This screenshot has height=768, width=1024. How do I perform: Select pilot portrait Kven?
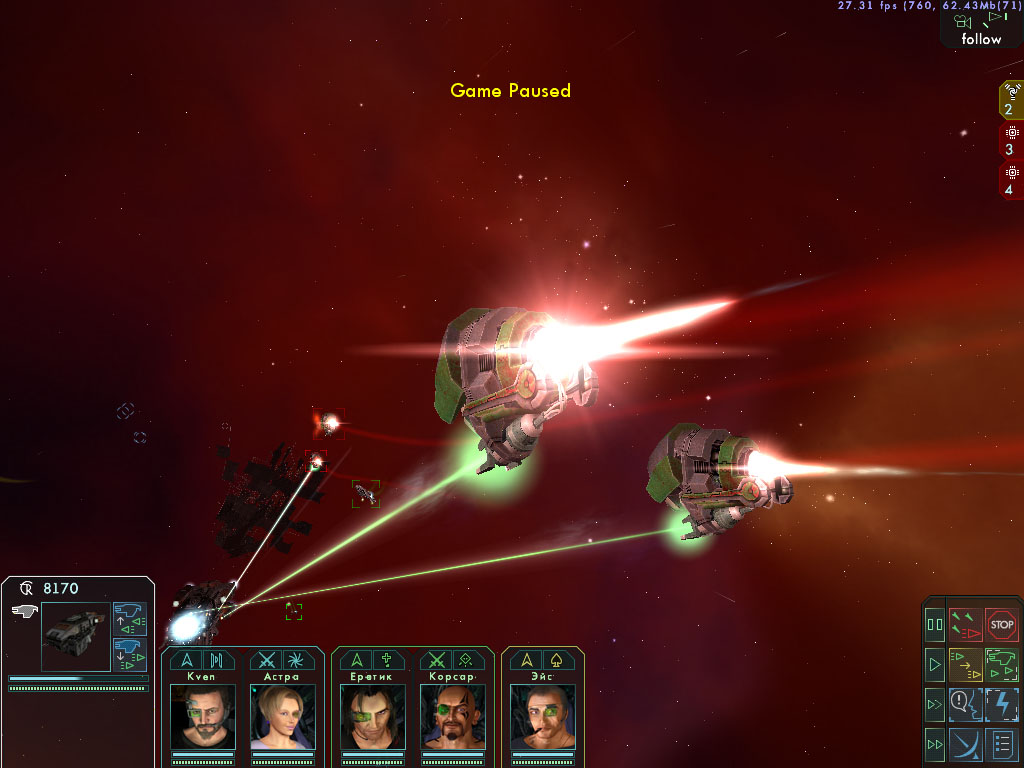point(203,716)
